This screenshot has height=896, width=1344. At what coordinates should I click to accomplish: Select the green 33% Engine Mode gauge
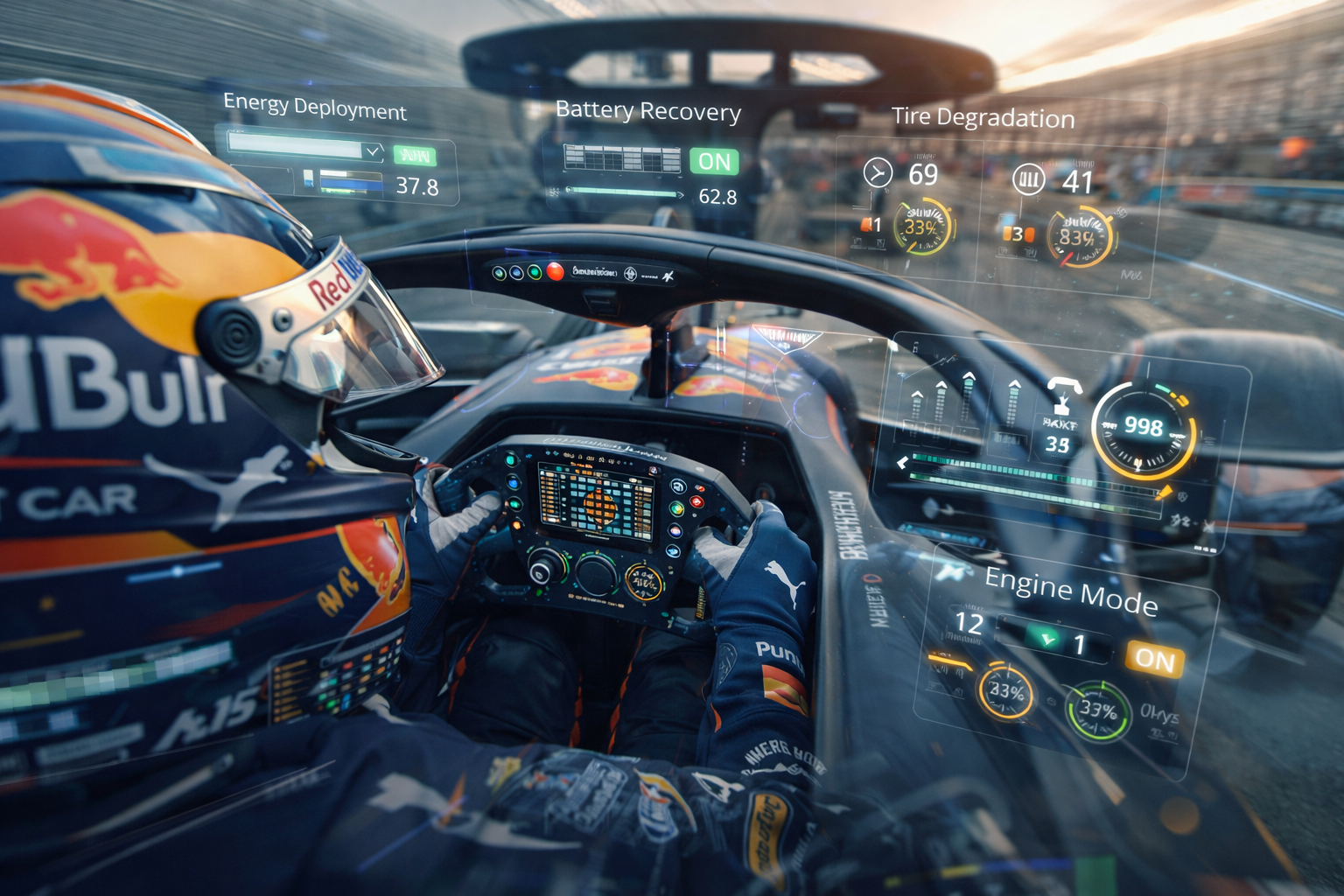(x=1097, y=710)
